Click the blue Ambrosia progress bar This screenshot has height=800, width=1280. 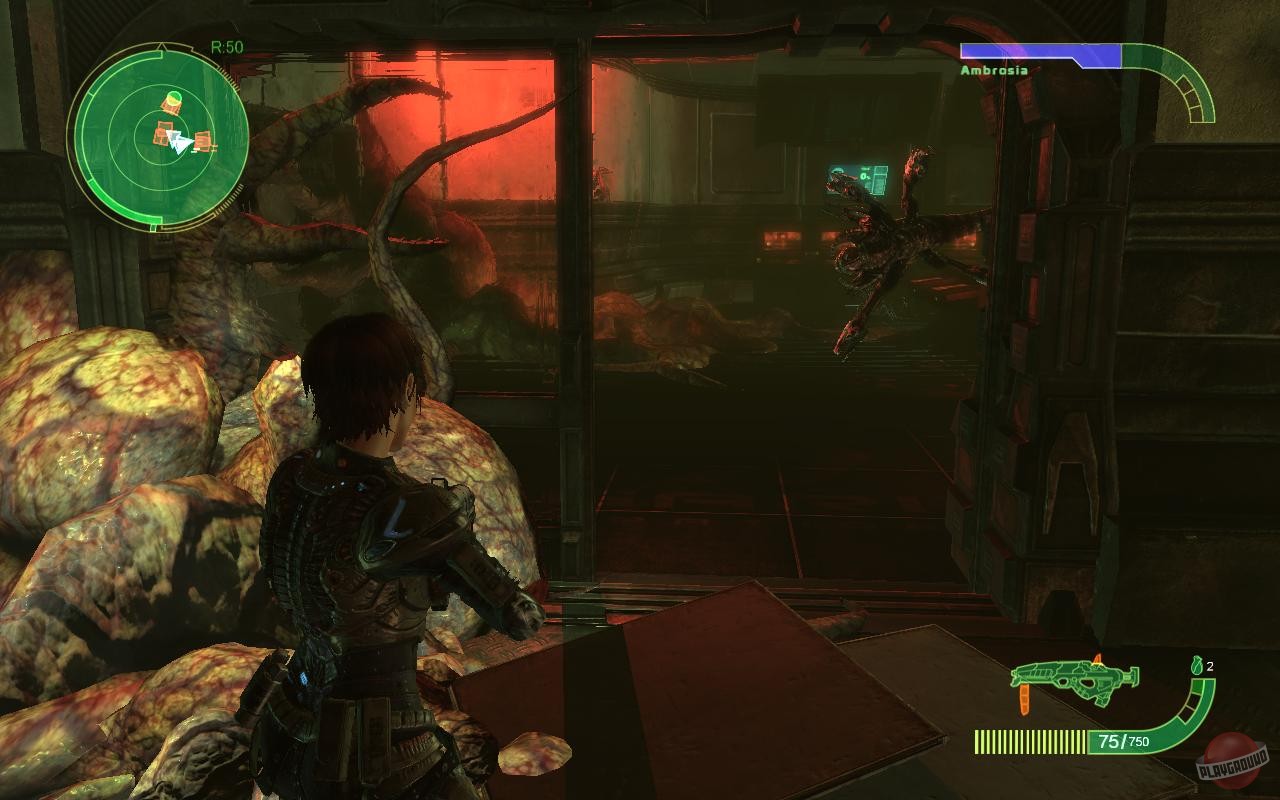click(x=1040, y=49)
